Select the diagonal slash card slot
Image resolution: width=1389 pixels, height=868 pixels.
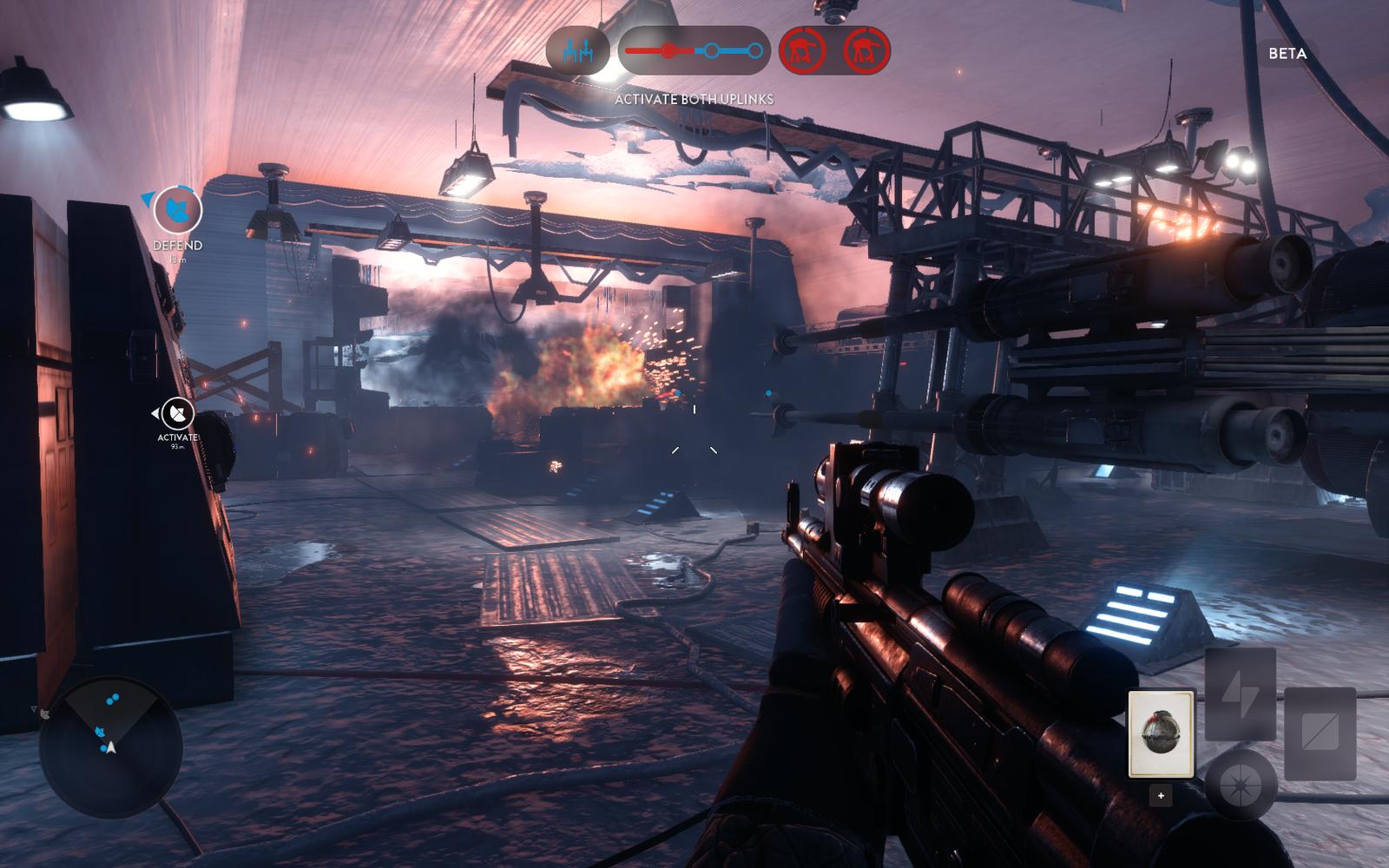tap(1320, 733)
